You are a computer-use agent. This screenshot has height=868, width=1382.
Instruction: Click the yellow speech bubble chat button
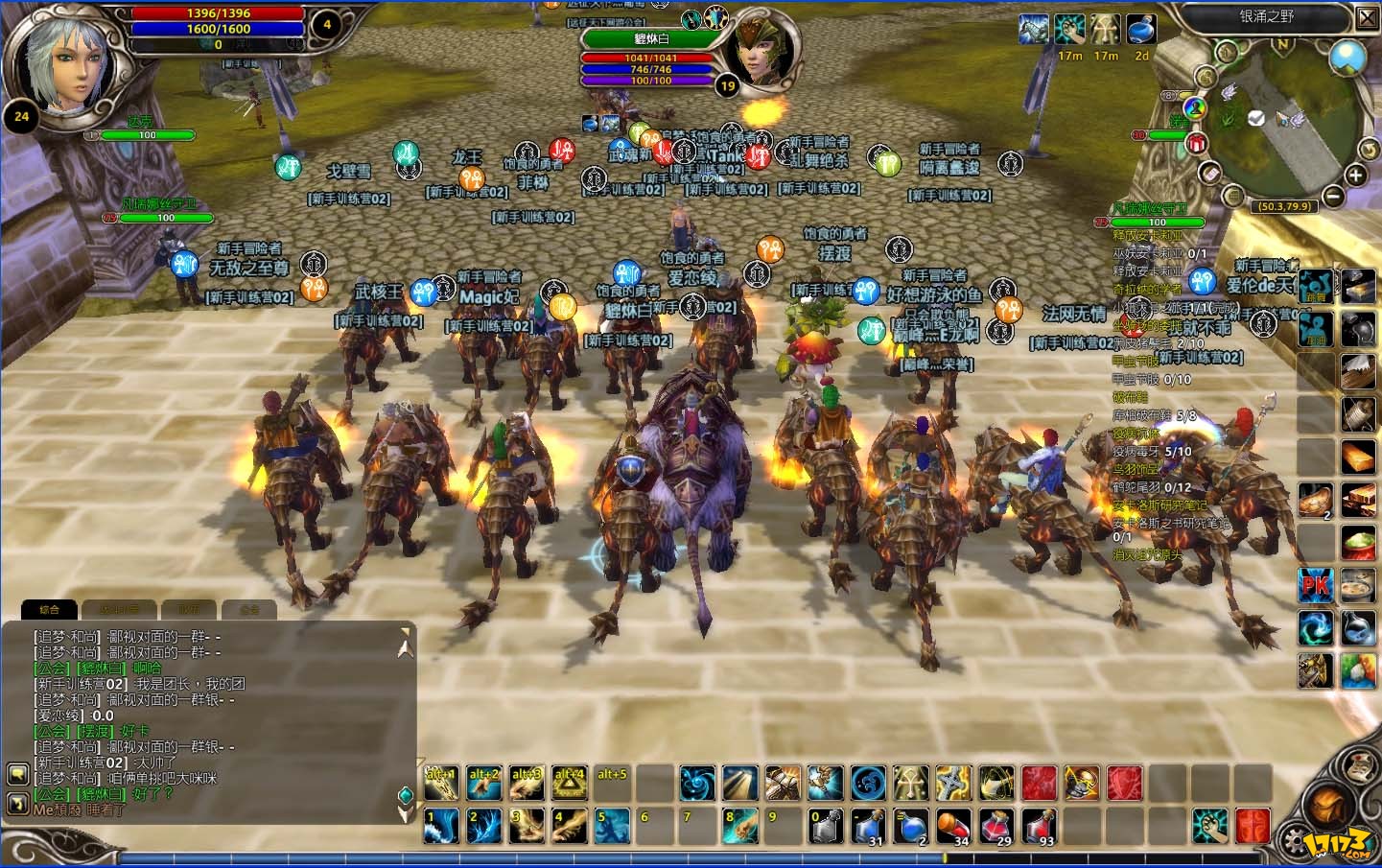(16, 774)
